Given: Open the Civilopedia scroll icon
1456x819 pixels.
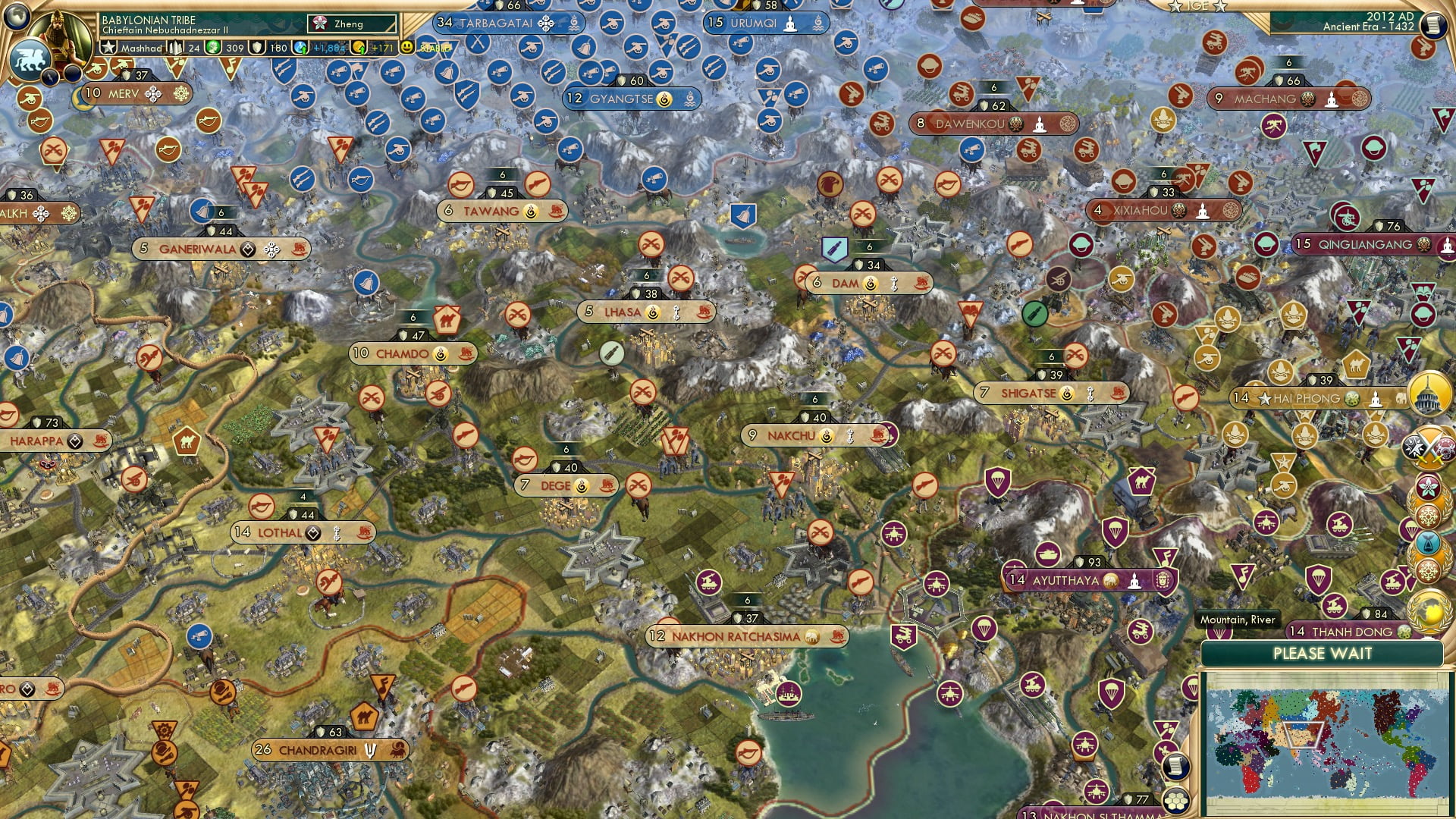Looking at the screenshot, I should pyautogui.click(x=1436, y=25).
